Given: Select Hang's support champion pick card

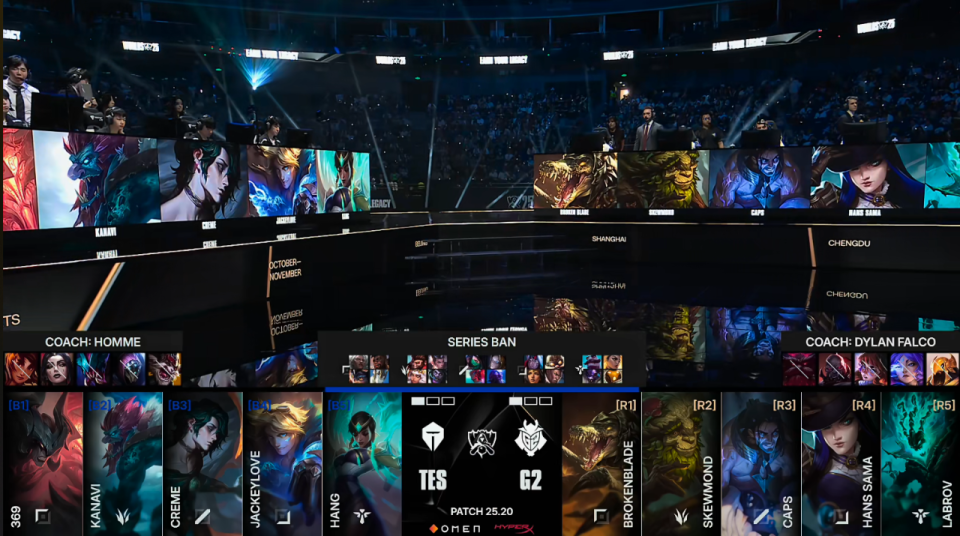Looking at the screenshot, I should pos(362,462).
